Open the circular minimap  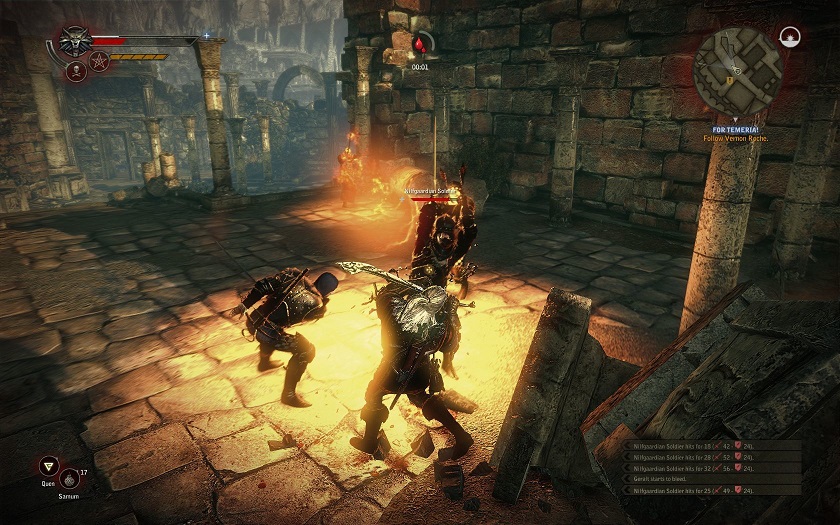click(x=738, y=70)
